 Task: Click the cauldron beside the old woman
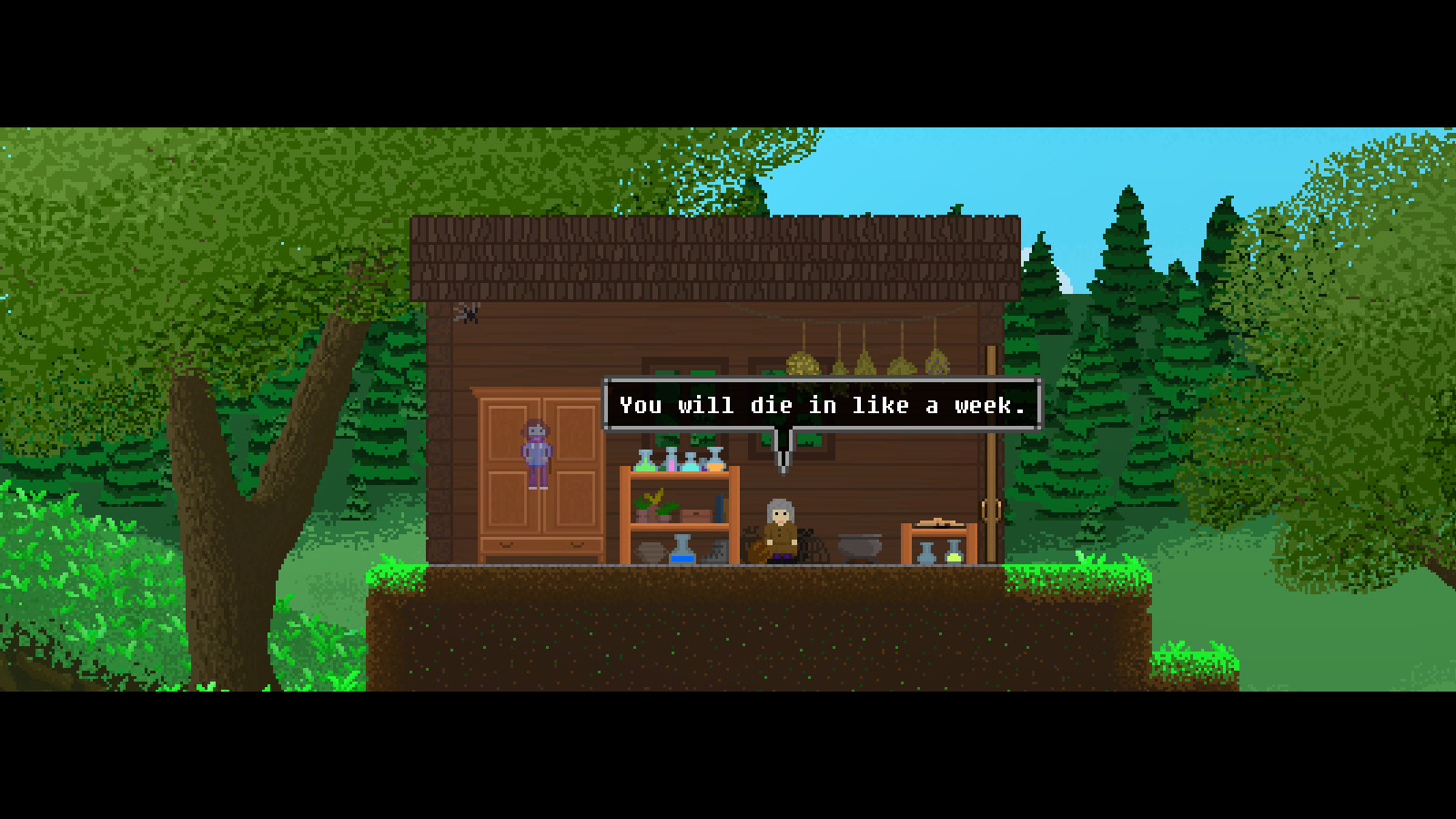[x=860, y=547]
